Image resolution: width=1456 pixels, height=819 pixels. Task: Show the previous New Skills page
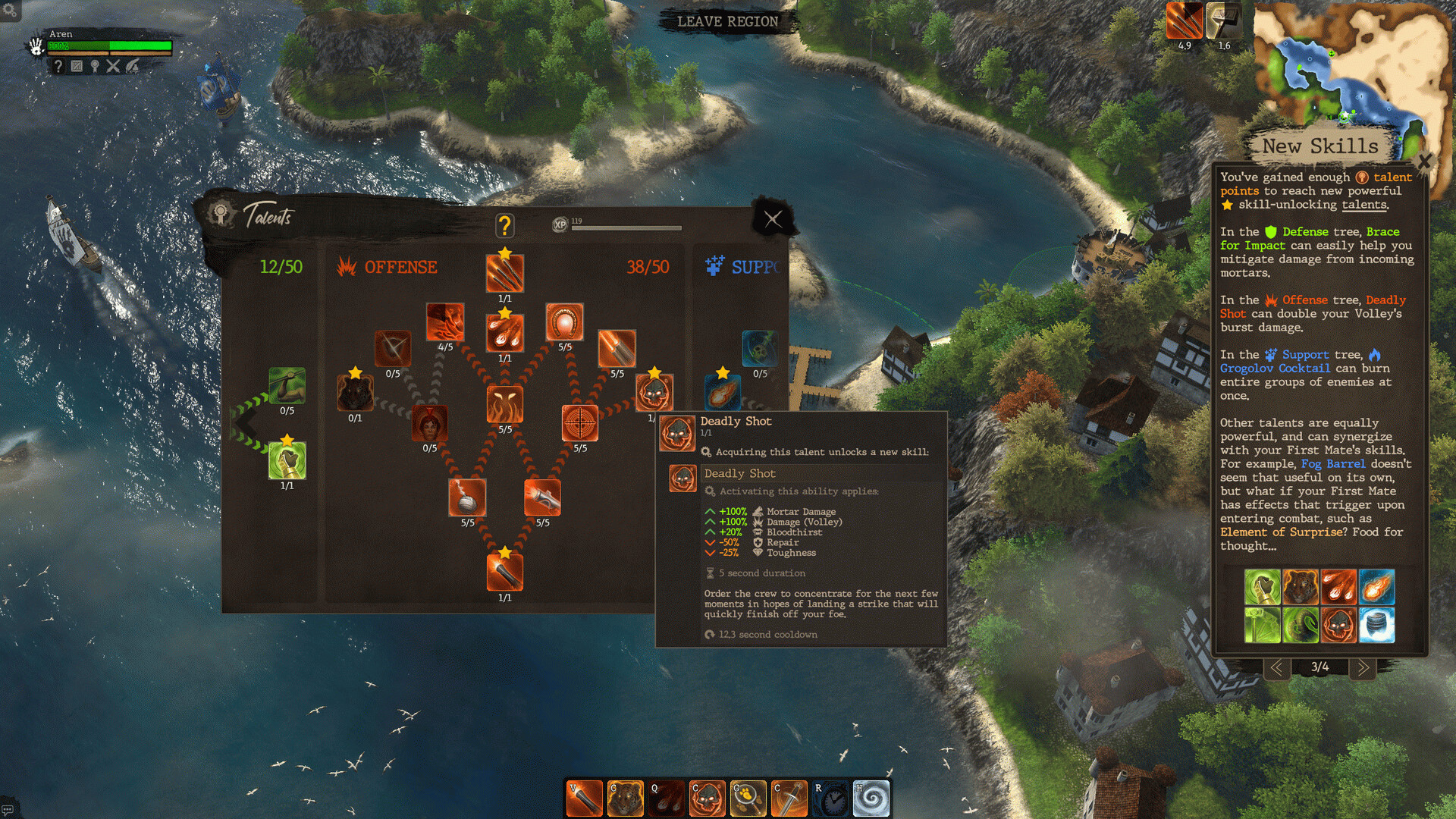[1277, 667]
